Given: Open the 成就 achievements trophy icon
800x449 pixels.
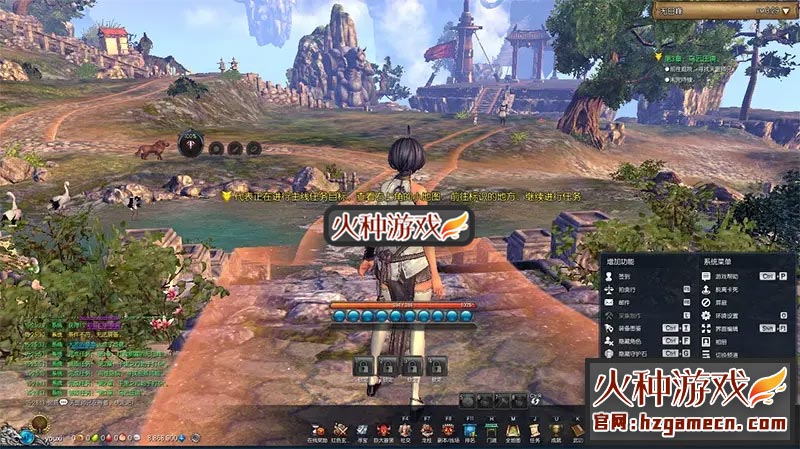Looking at the screenshot, I should click(x=557, y=431).
